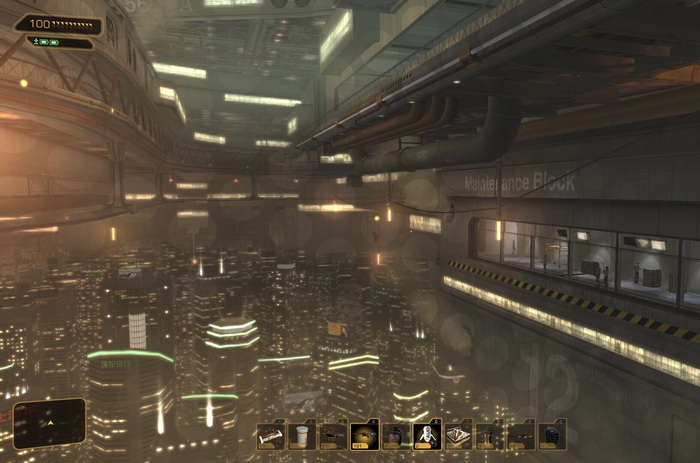Click the radar minimap panel
700x463 pixels.
49,423
